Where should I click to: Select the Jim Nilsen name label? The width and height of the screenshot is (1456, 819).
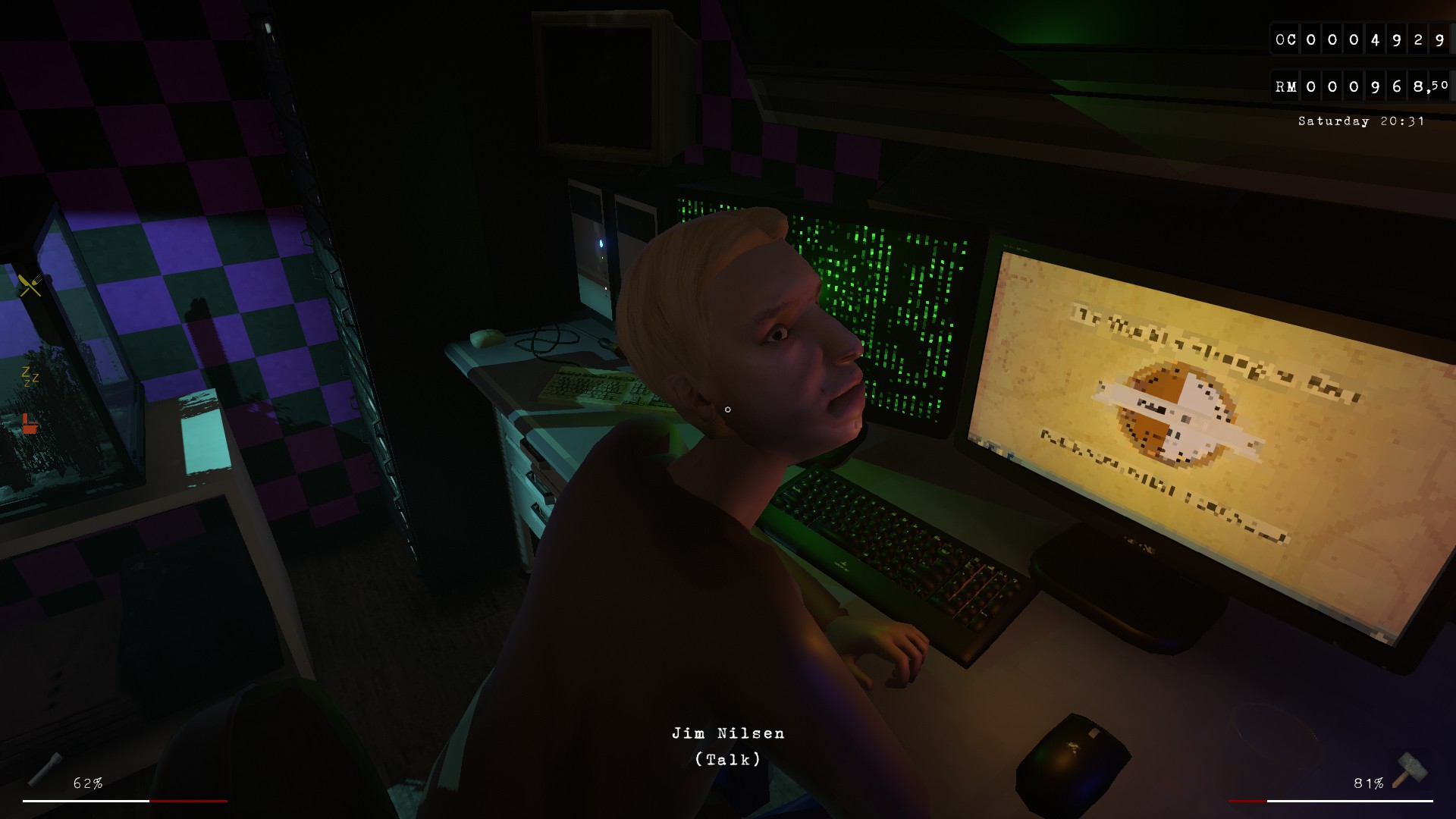point(730,733)
